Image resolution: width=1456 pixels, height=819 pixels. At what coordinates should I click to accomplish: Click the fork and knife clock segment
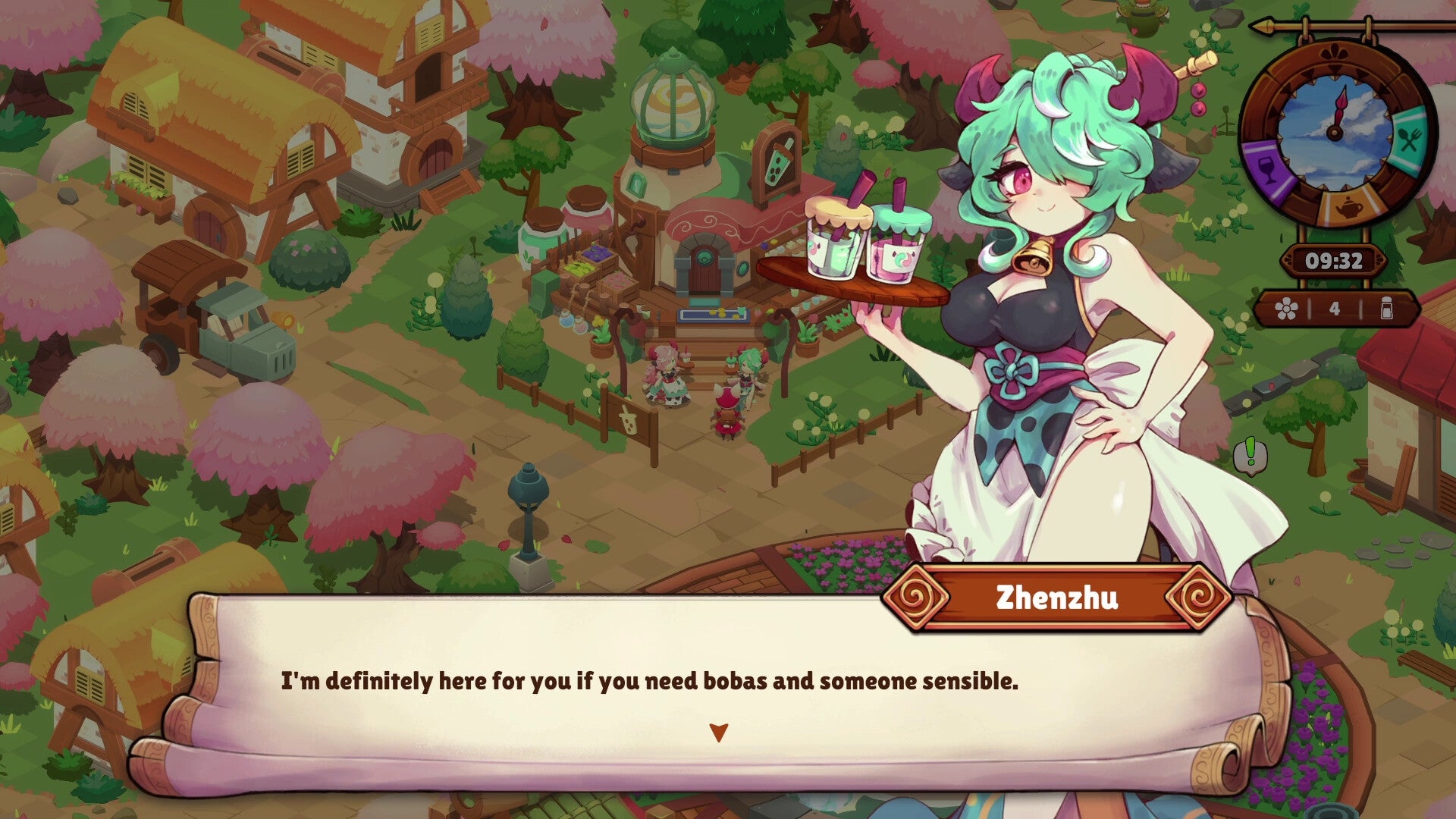1409,138
